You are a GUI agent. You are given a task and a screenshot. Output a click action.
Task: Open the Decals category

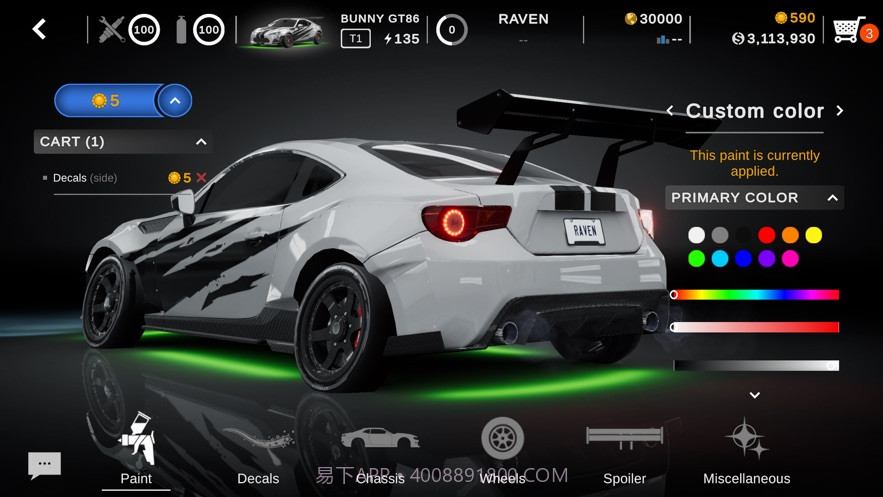tap(258, 452)
